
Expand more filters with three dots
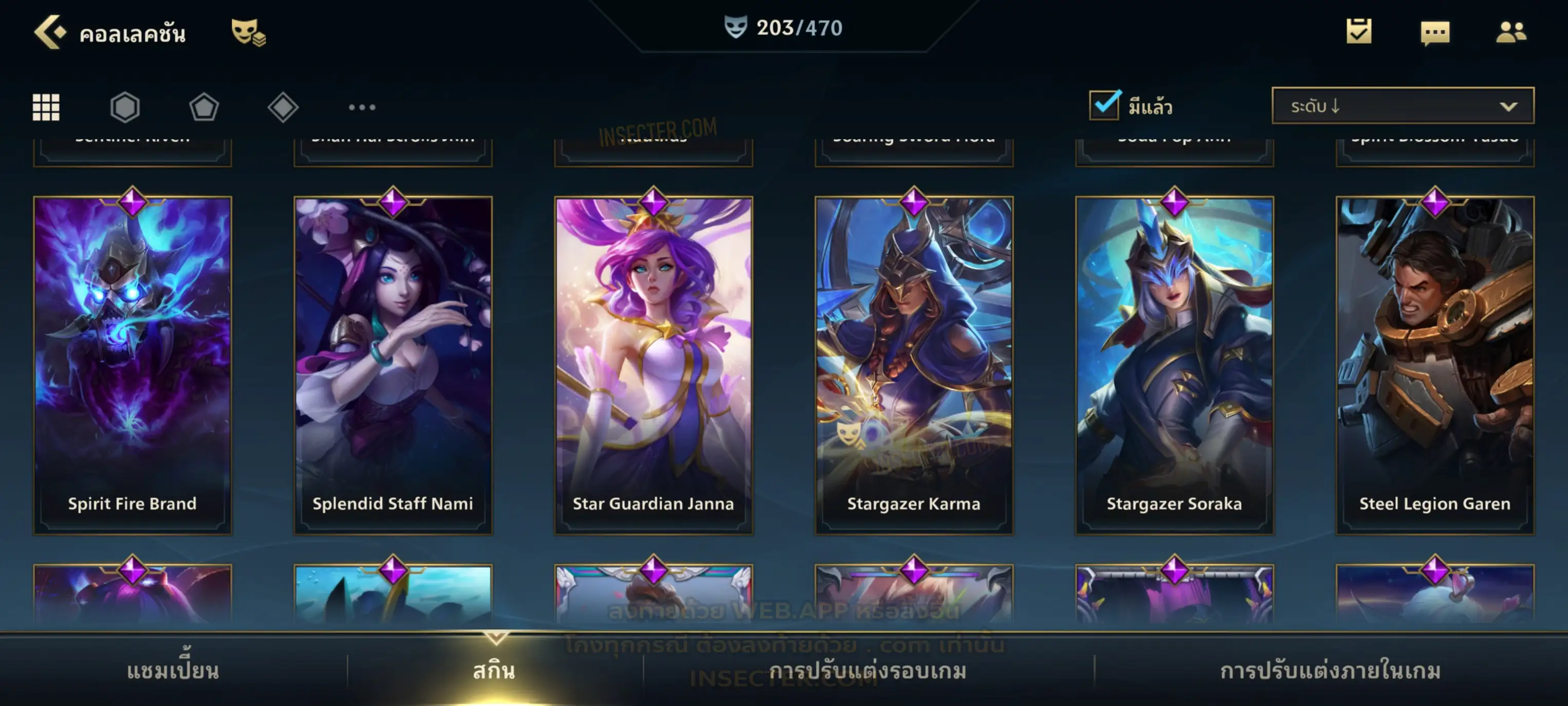pyautogui.click(x=362, y=107)
